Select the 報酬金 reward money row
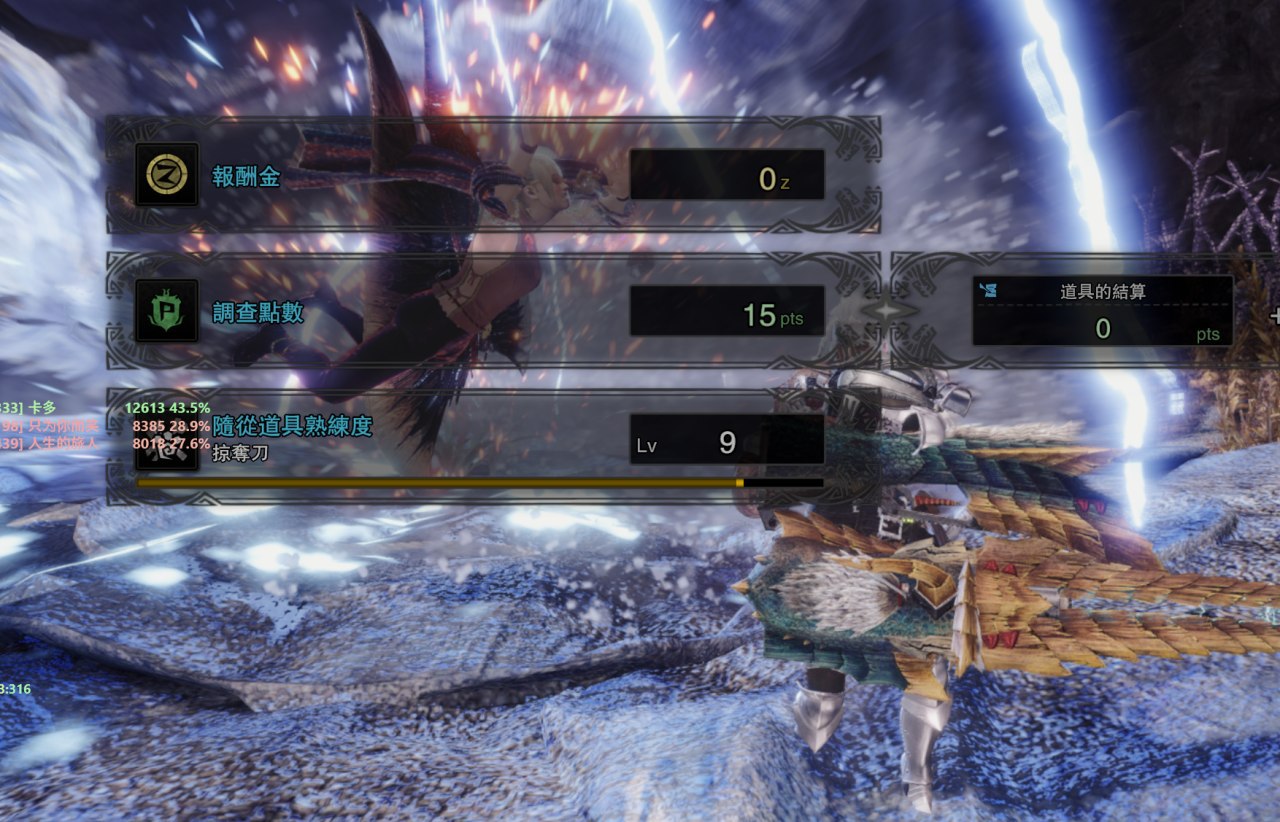The width and height of the screenshot is (1280, 822). point(493,176)
